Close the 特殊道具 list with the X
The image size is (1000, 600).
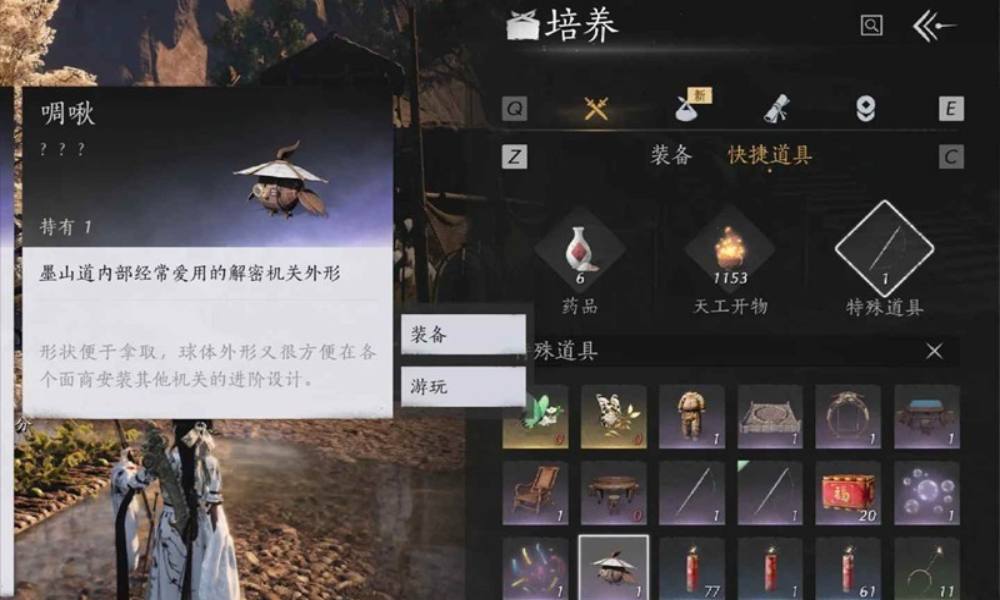click(934, 351)
